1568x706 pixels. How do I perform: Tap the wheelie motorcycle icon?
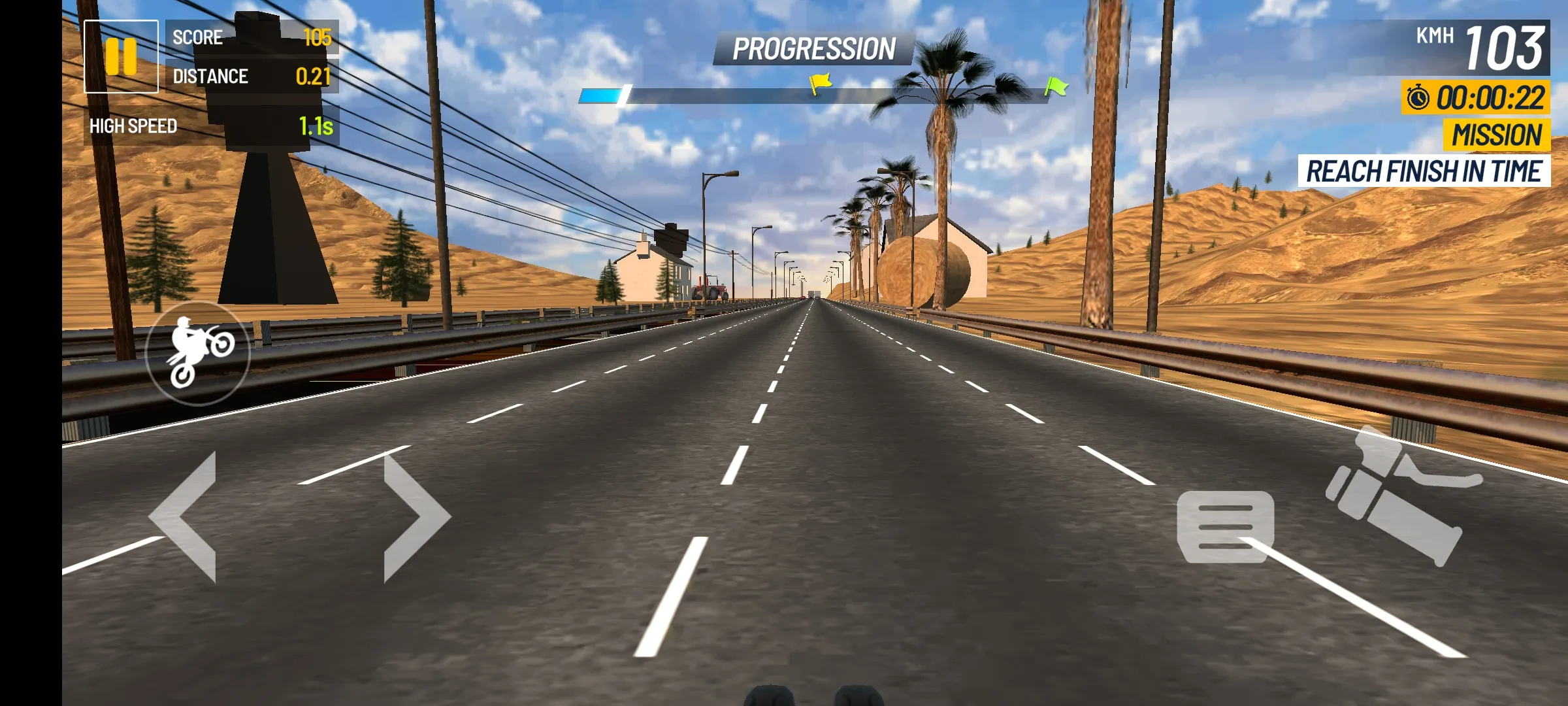click(198, 353)
